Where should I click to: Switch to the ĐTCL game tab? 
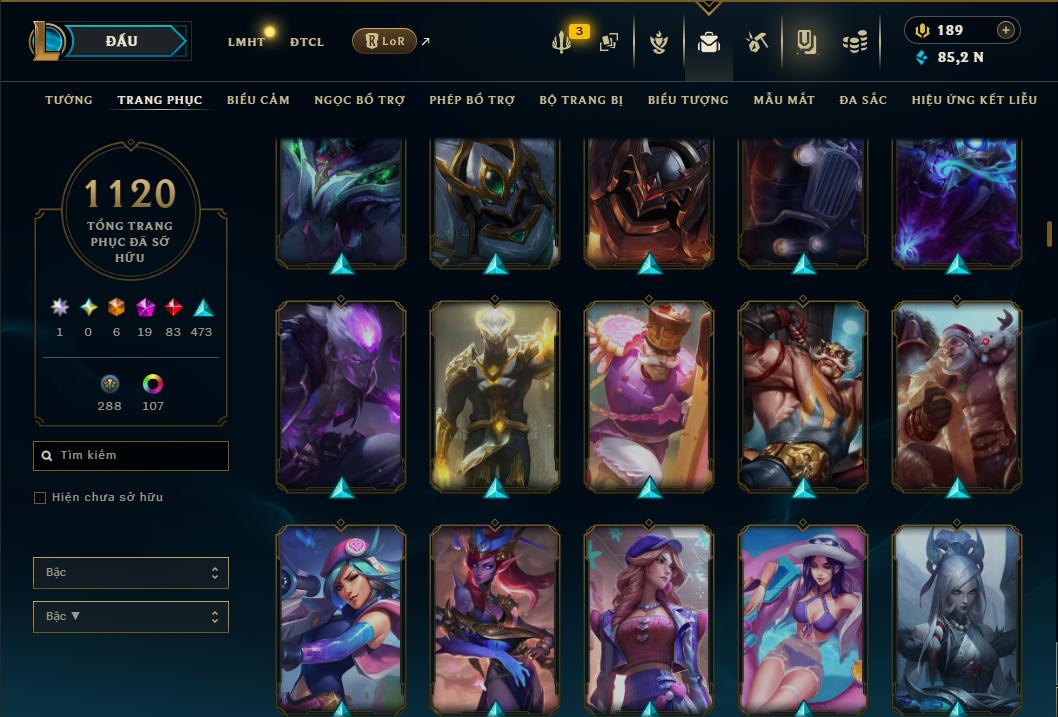[x=307, y=42]
